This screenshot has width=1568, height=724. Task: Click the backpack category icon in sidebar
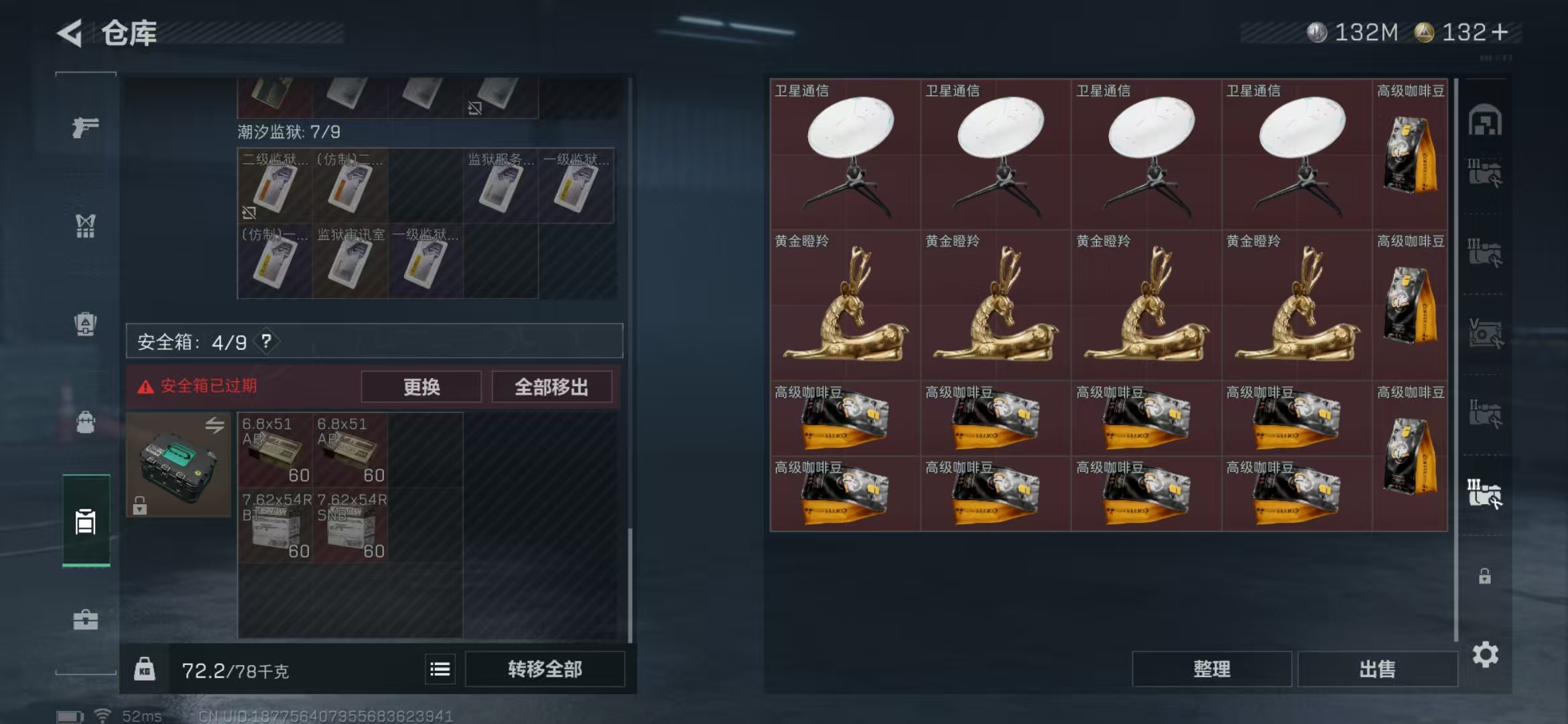tap(85, 422)
